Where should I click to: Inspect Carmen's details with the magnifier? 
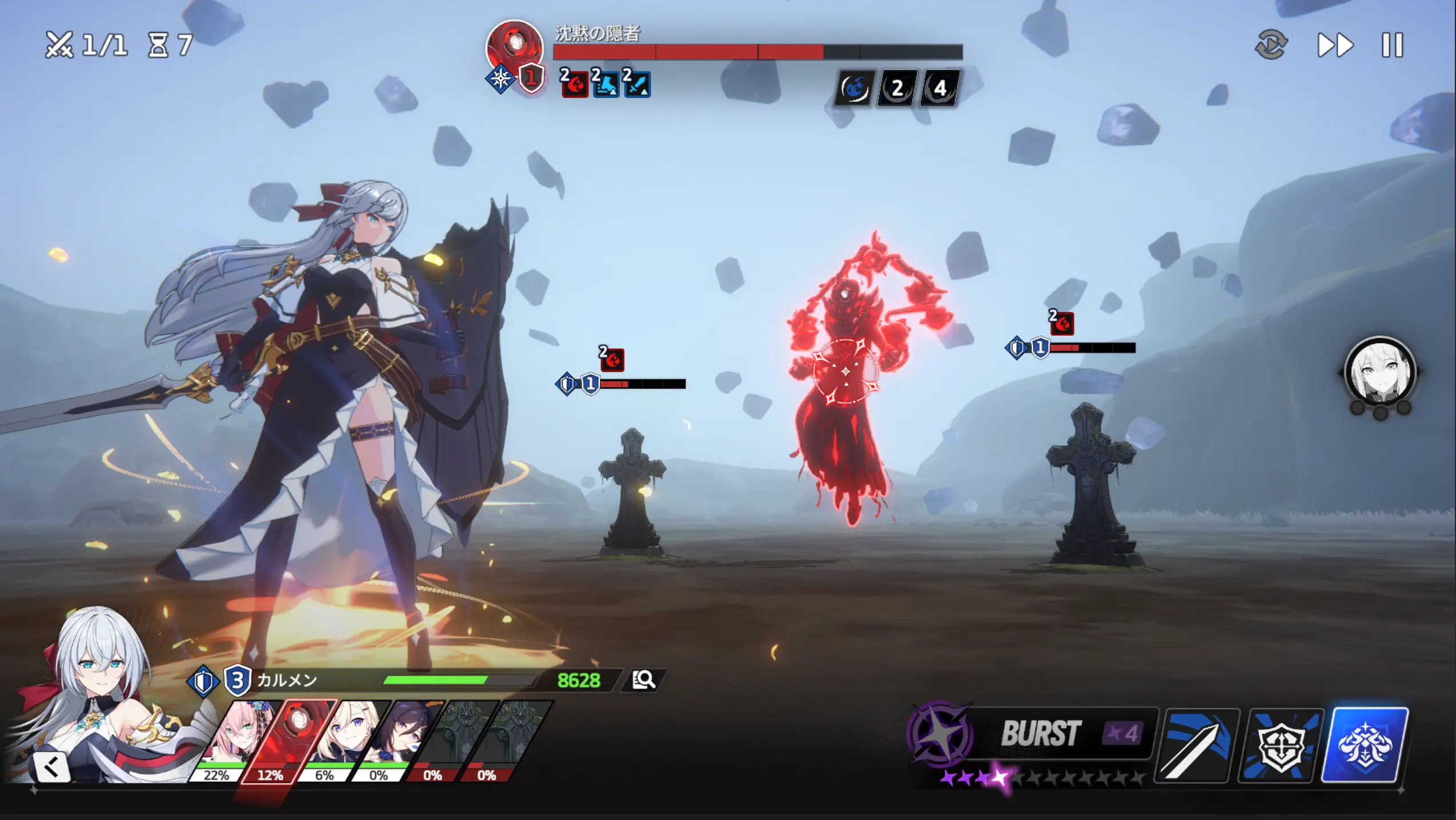(x=644, y=680)
